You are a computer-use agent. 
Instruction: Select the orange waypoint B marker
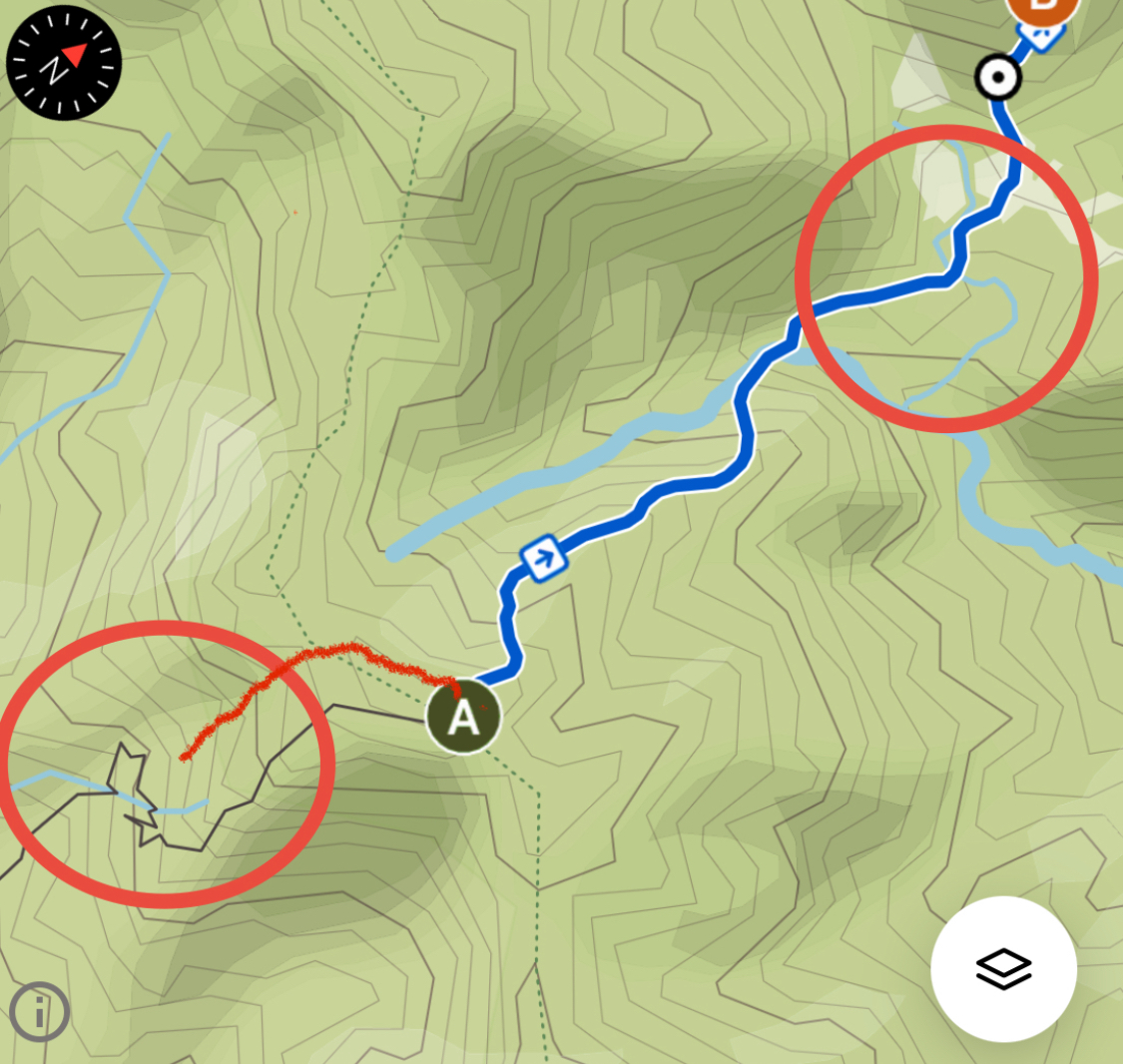[x=1043, y=8]
